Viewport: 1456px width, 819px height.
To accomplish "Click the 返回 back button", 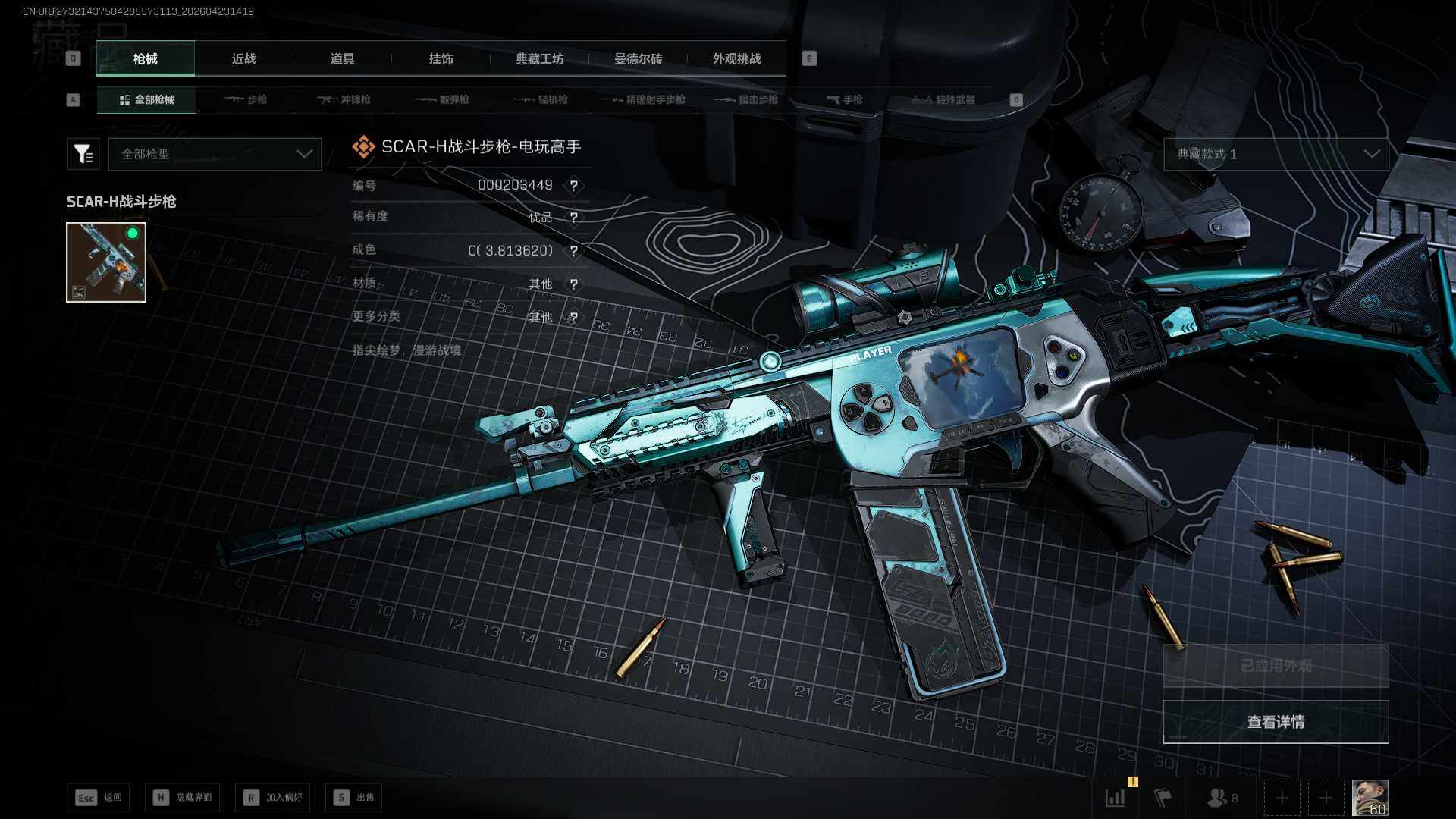I will tap(99, 797).
